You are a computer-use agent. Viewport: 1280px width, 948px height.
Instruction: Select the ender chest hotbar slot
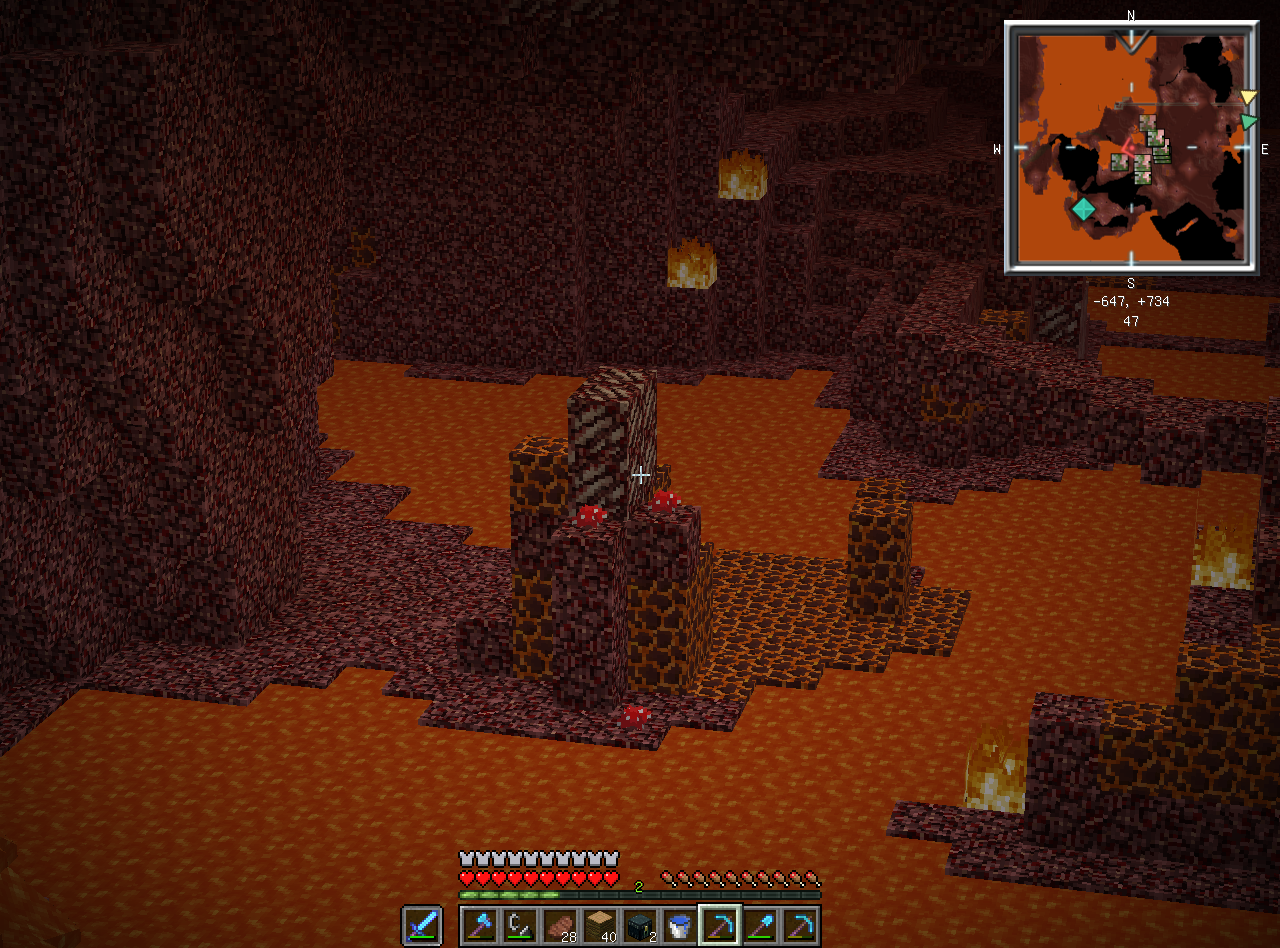click(x=641, y=925)
